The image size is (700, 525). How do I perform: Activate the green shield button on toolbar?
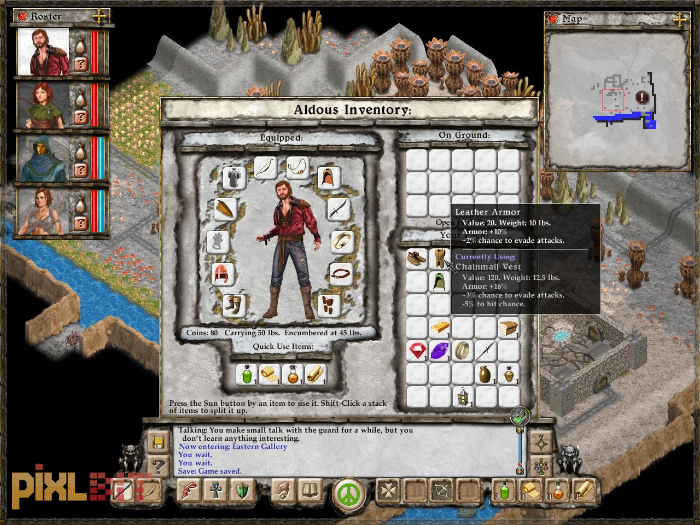241,491
